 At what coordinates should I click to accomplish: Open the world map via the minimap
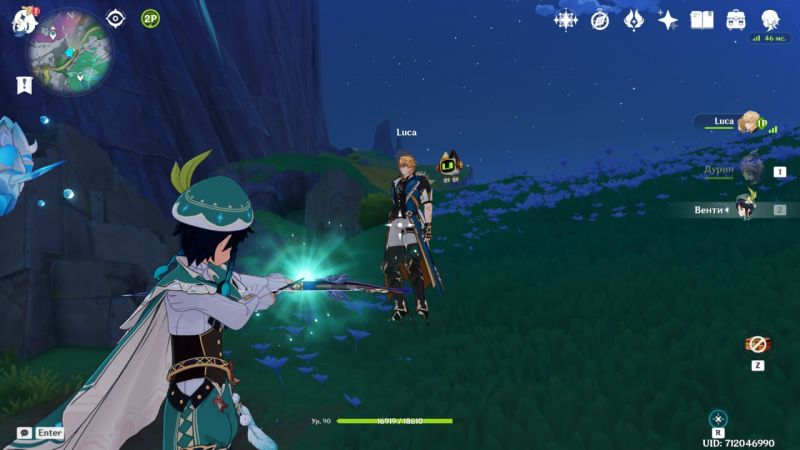coord(69,52)
